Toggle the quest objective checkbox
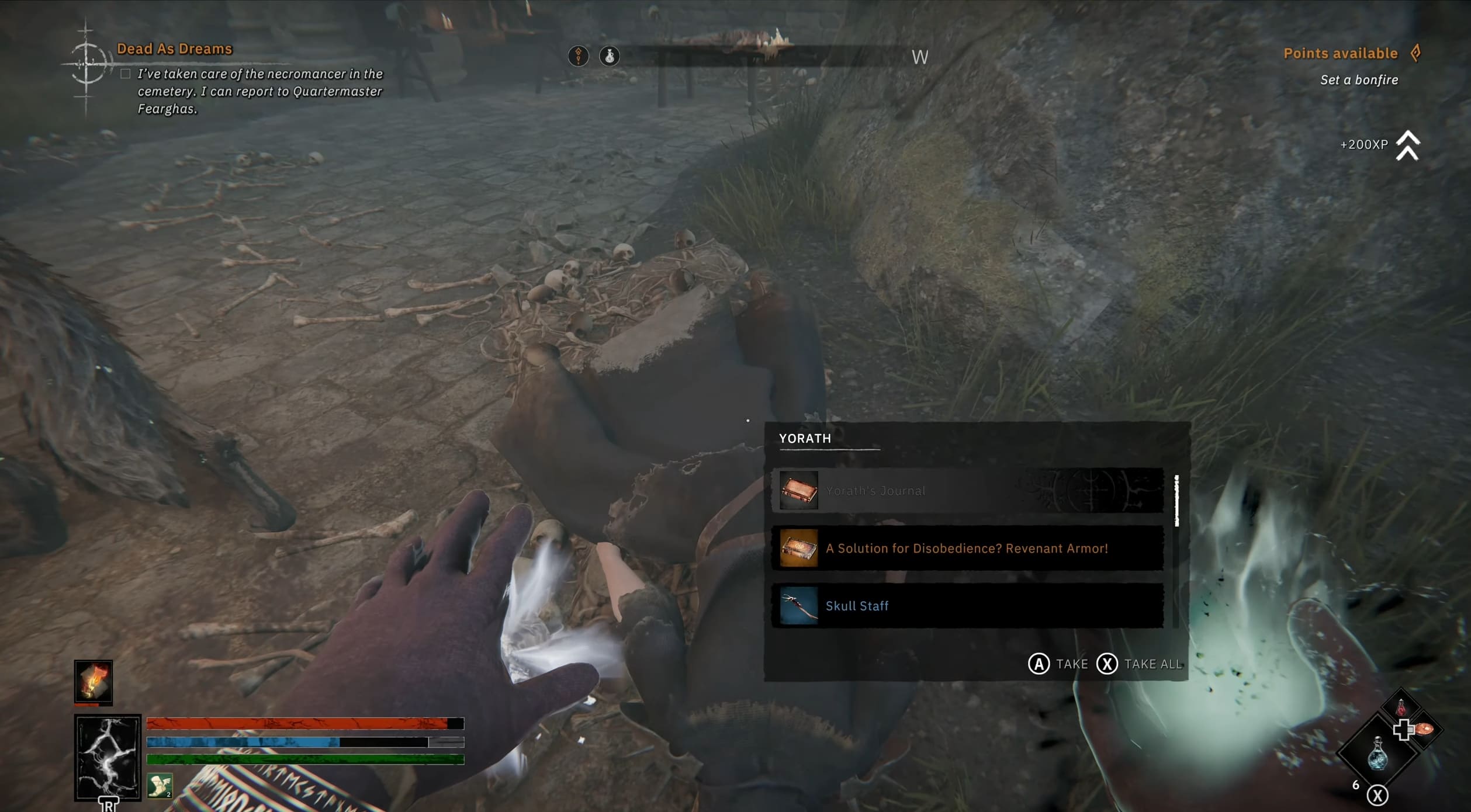The height and width of the screenshot is (812, 1471). coord(125,74)
